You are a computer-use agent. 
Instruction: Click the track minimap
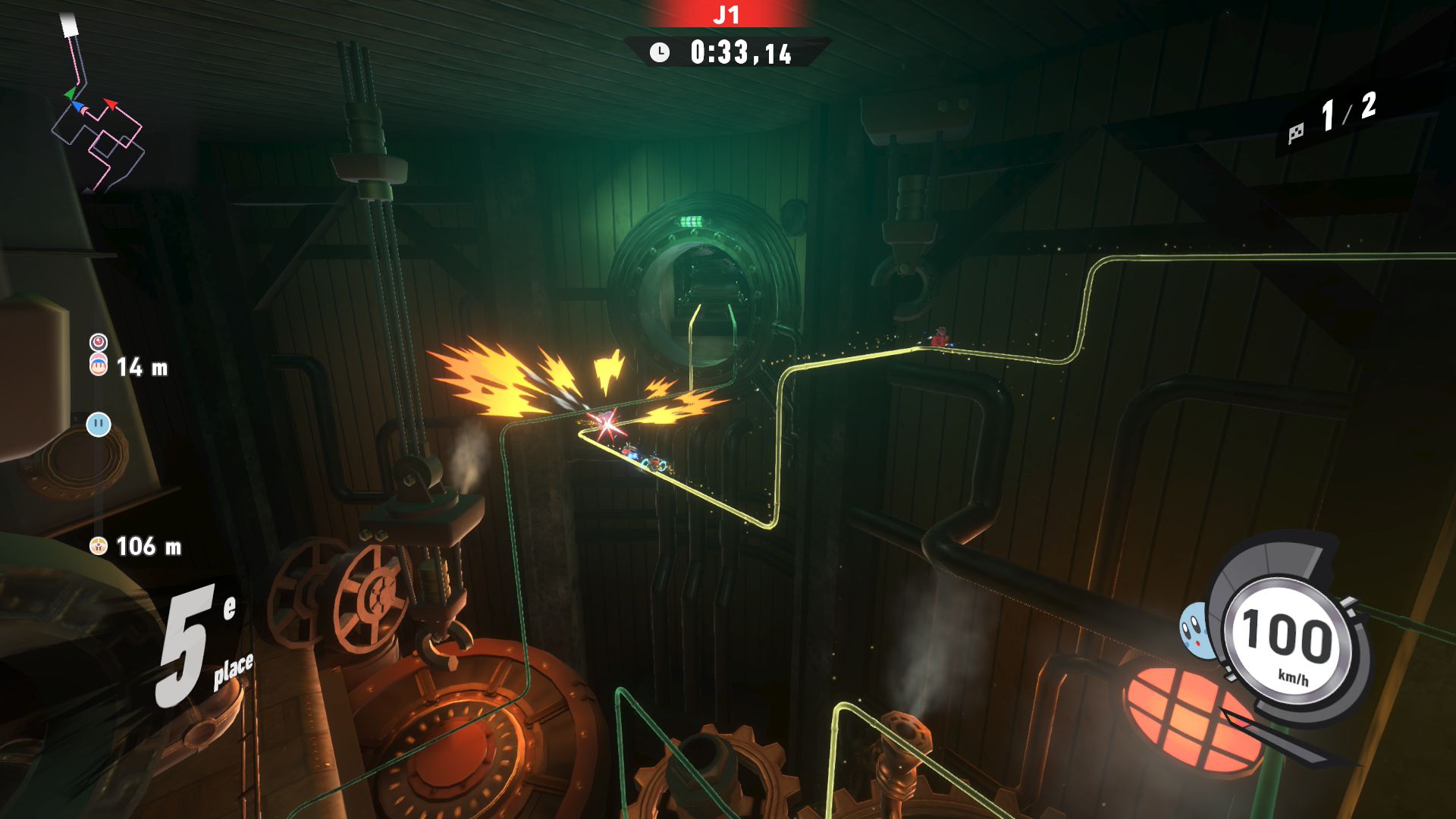point(98,114)
